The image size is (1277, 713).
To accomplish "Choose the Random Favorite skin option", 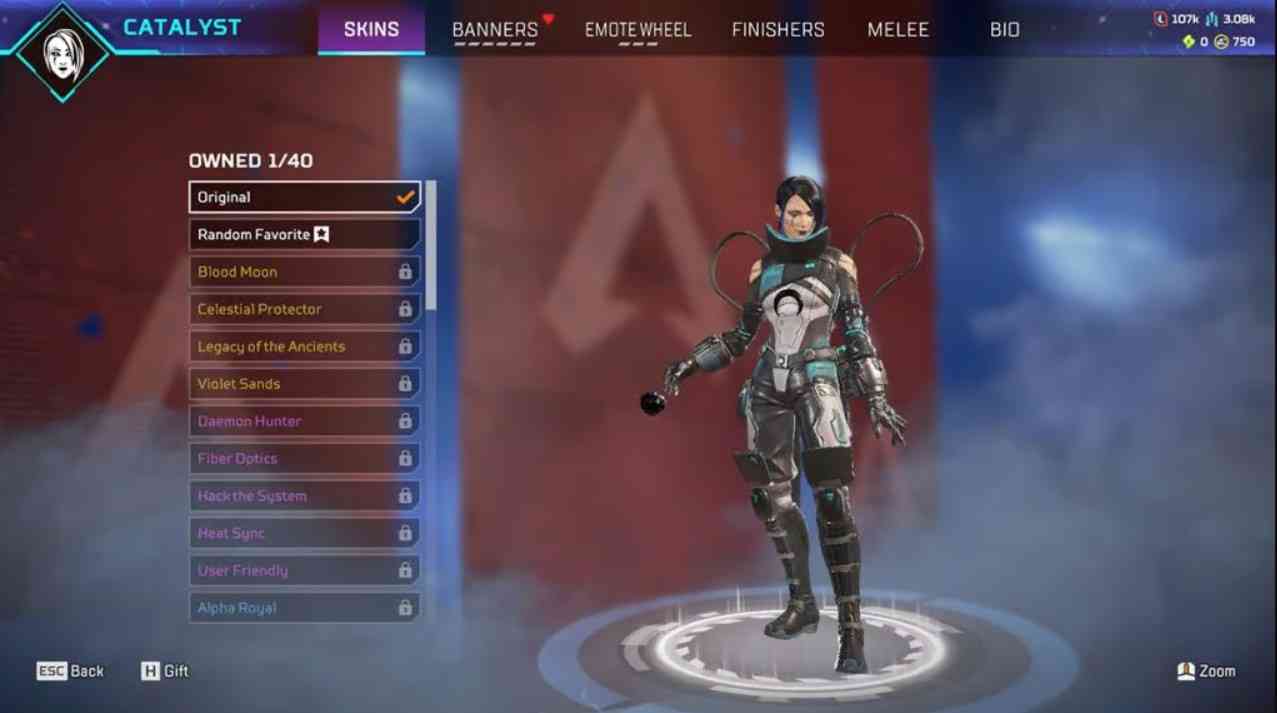I will pyautogui.click(x=304, y=235).
